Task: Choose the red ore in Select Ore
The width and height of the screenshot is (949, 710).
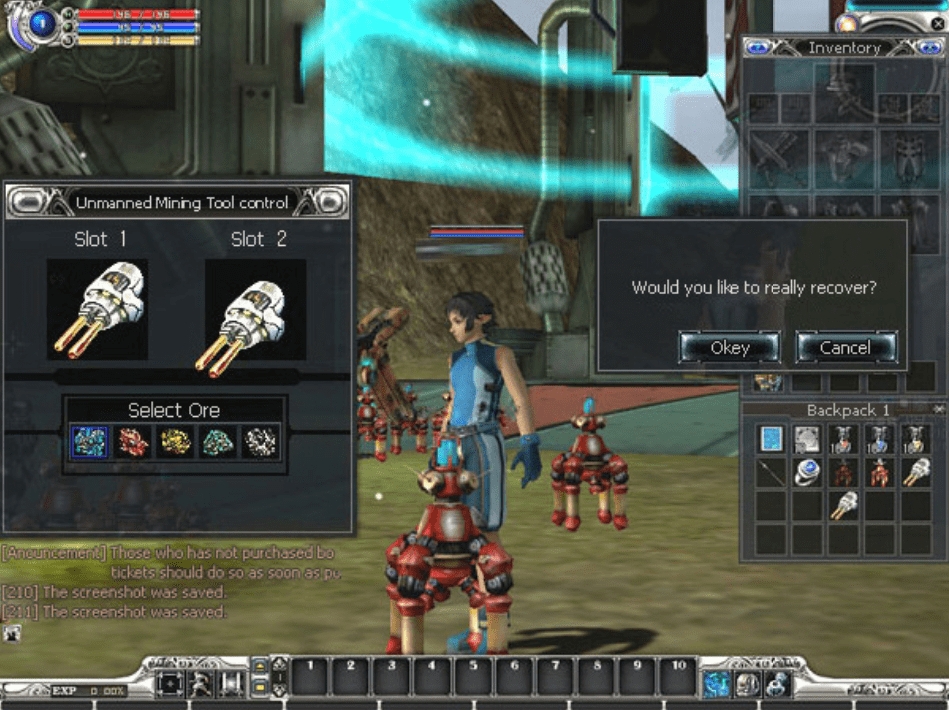Action: (133, 441)
